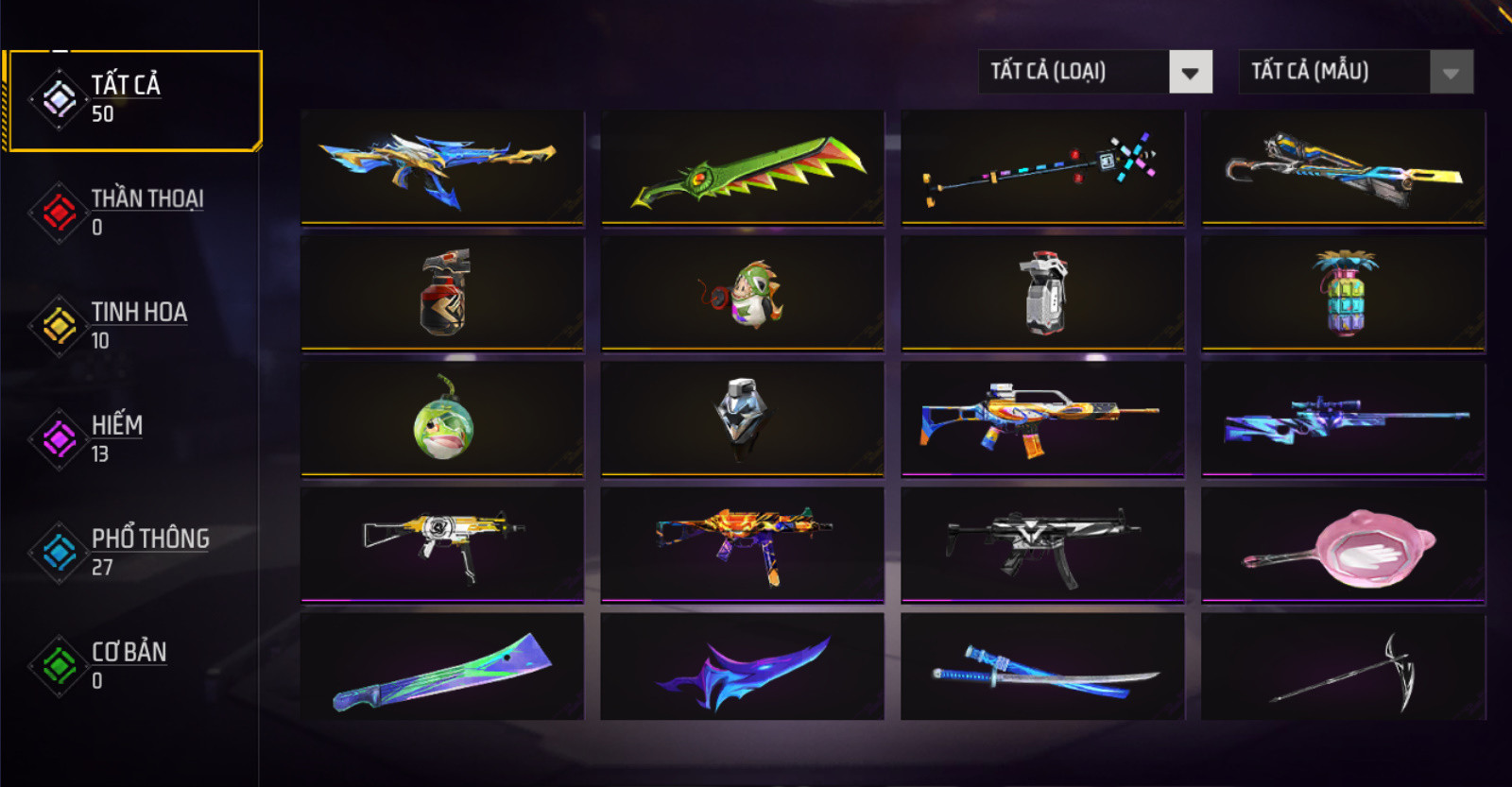Open the TẤT CẢ (LOẠI) dropdown
The image size is (1512, 787).
coord(1094,72)
